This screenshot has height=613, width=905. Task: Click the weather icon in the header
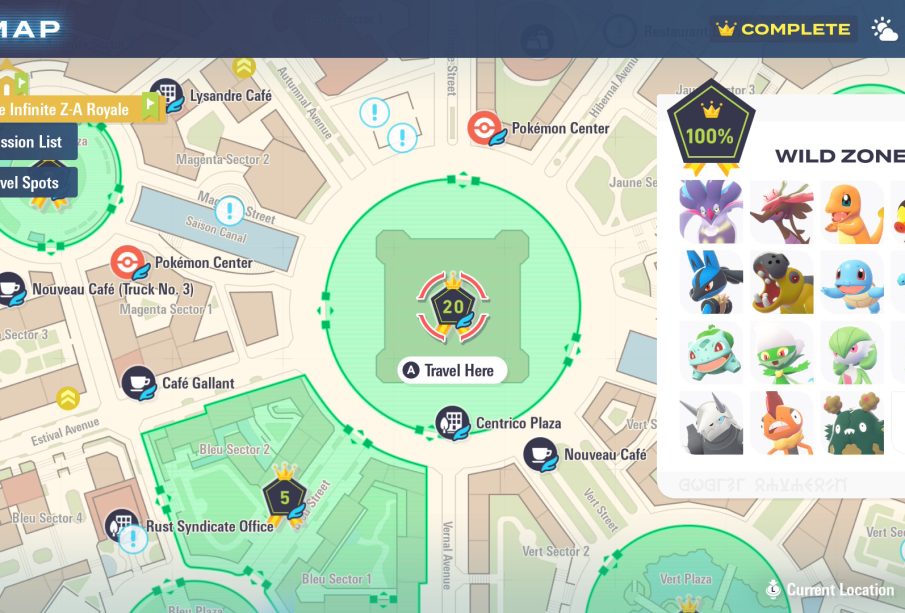[885, 29]
